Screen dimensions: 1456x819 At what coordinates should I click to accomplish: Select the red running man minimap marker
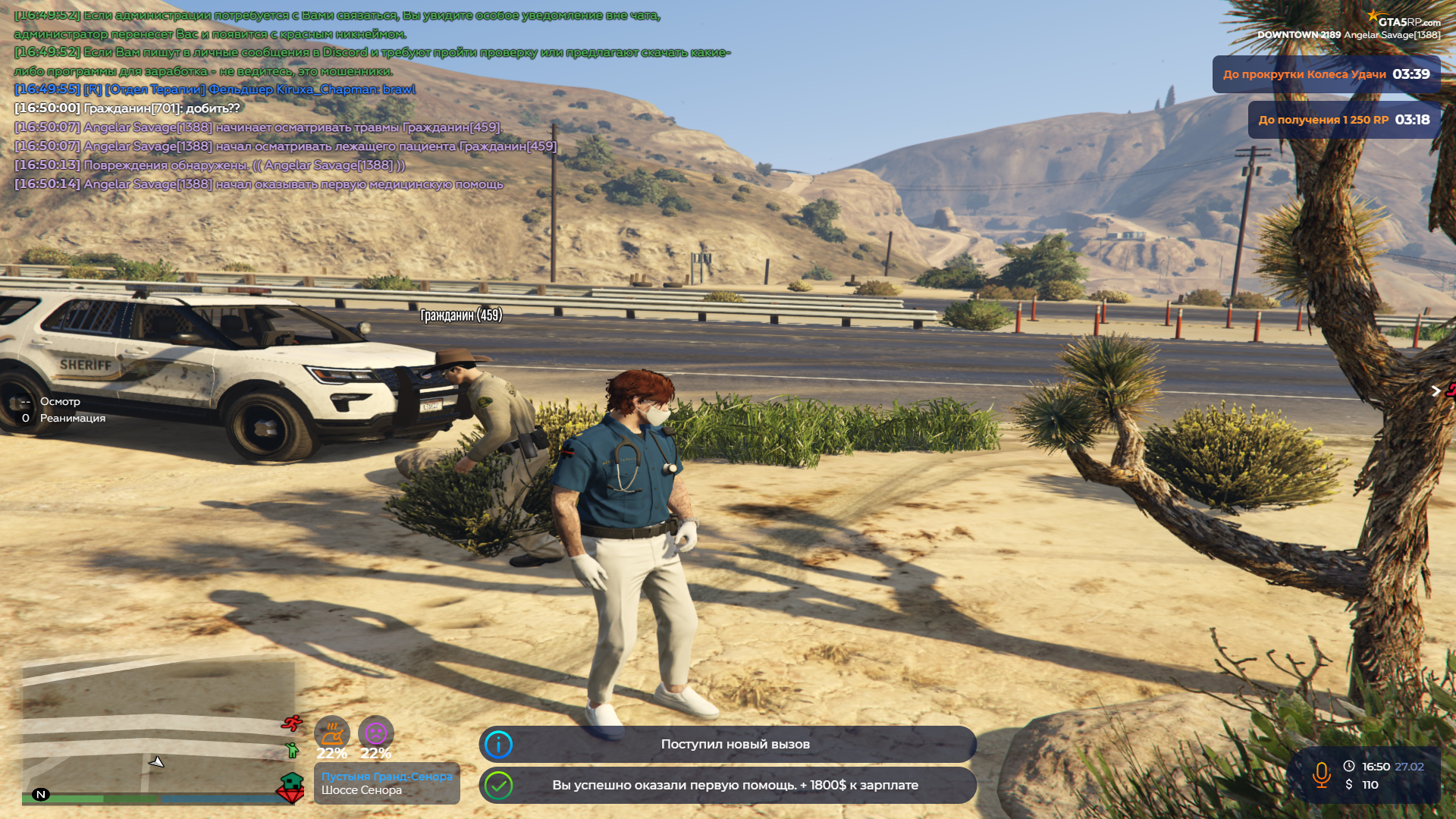291,723
